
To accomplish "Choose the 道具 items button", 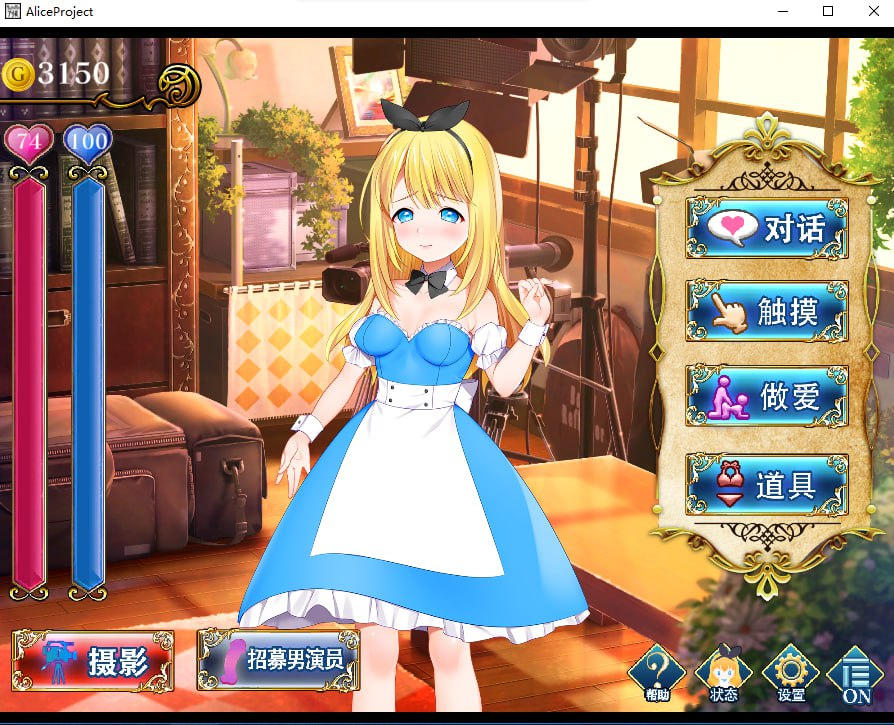I will coord(767,485).
